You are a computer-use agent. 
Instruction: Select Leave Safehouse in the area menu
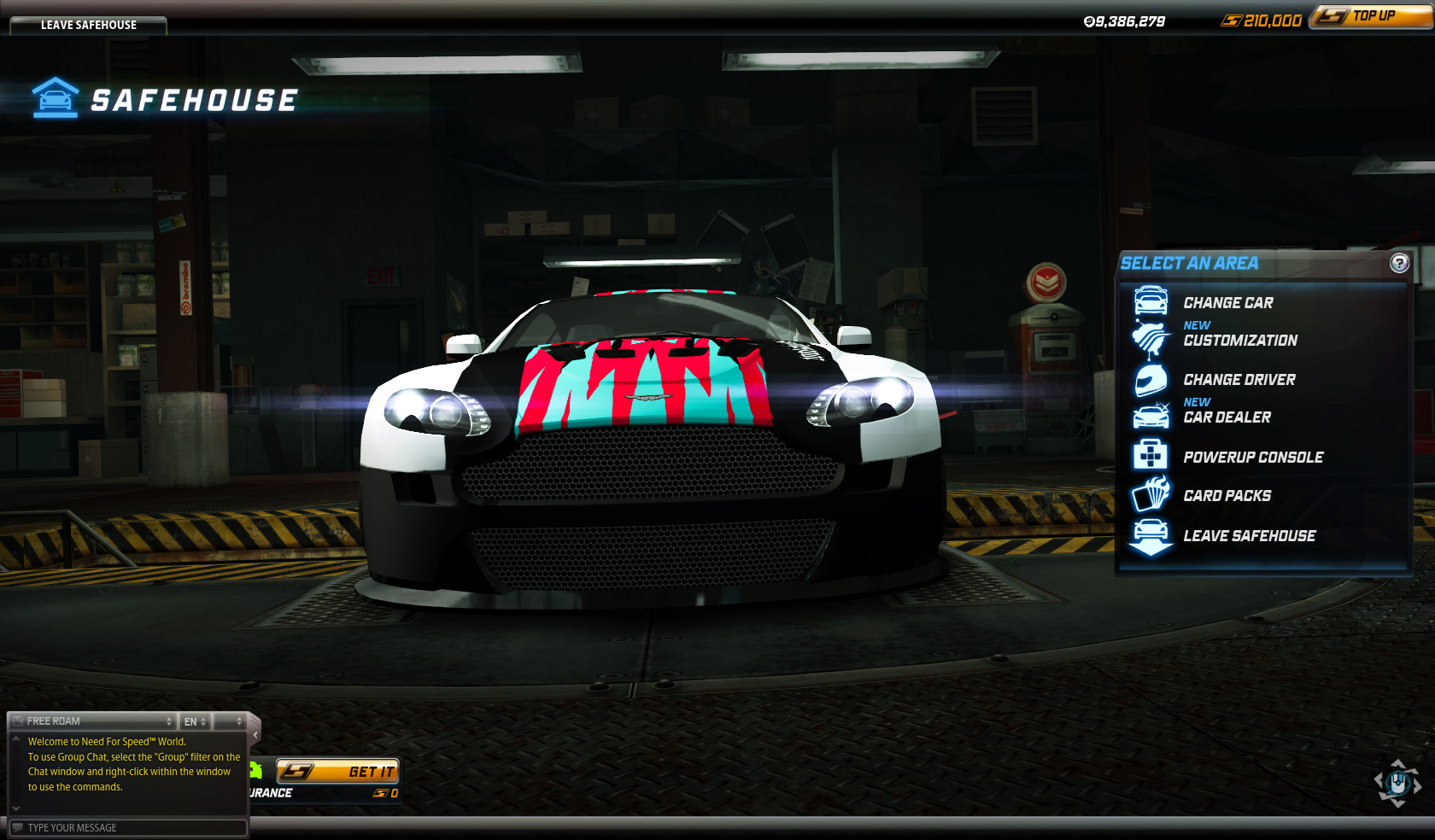[x=1249, y=536]
